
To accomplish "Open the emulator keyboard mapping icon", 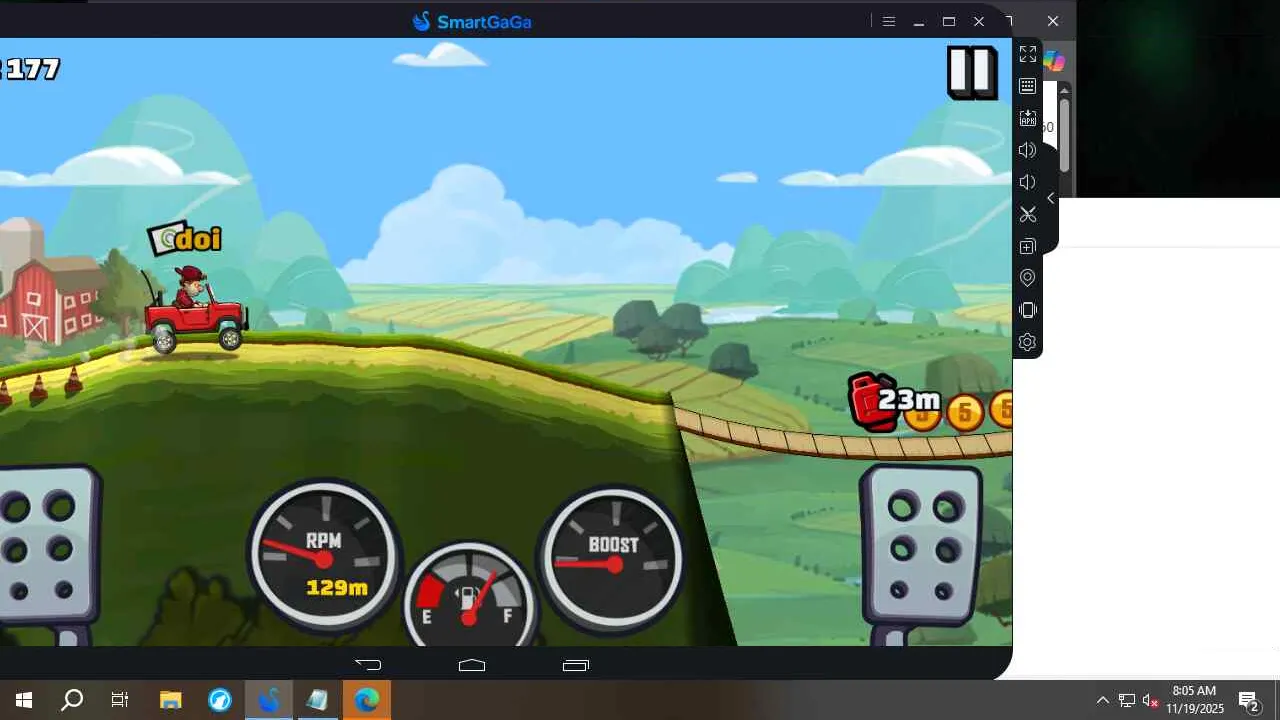I will click(x=1027, y=86).
